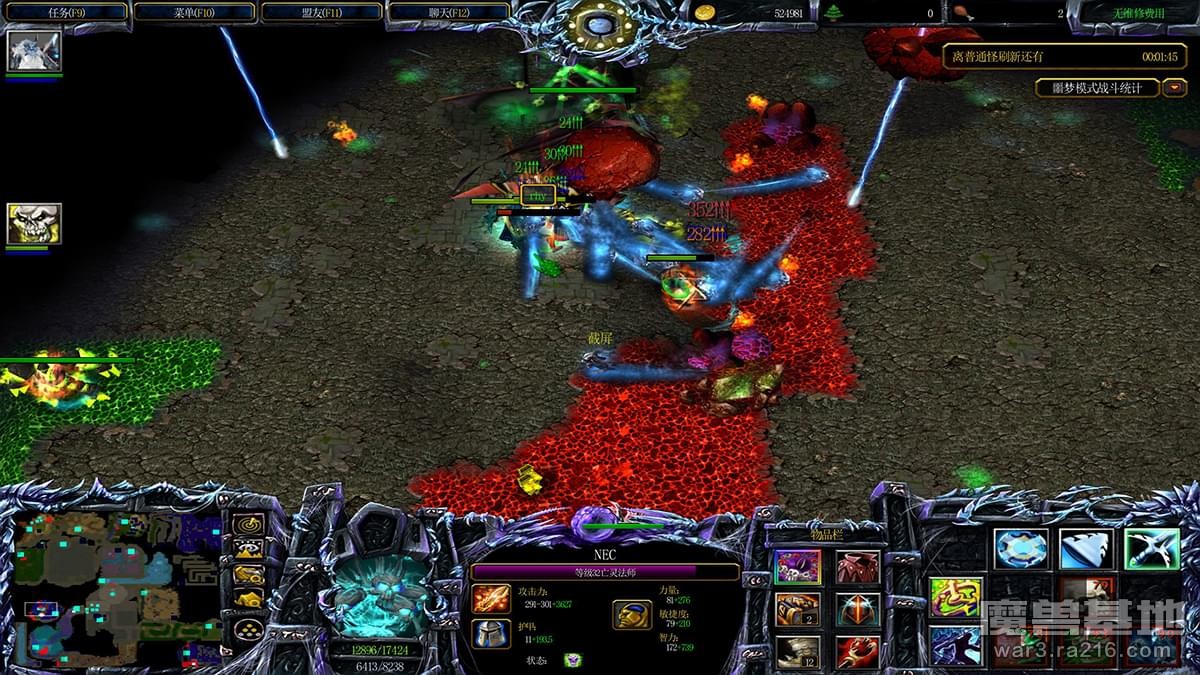The width and height of the screenshot is (1200, 675).
Task: Click the 噩梦模式战斗统计 battle stats button
Action: 1097,88
